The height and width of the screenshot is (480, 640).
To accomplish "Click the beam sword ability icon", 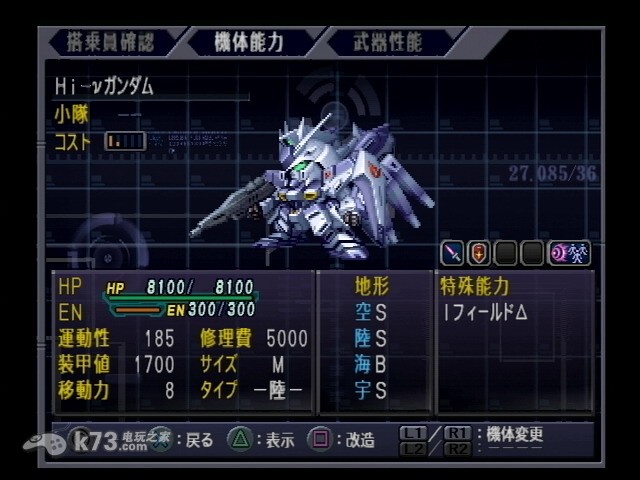I will click(453, 253).
